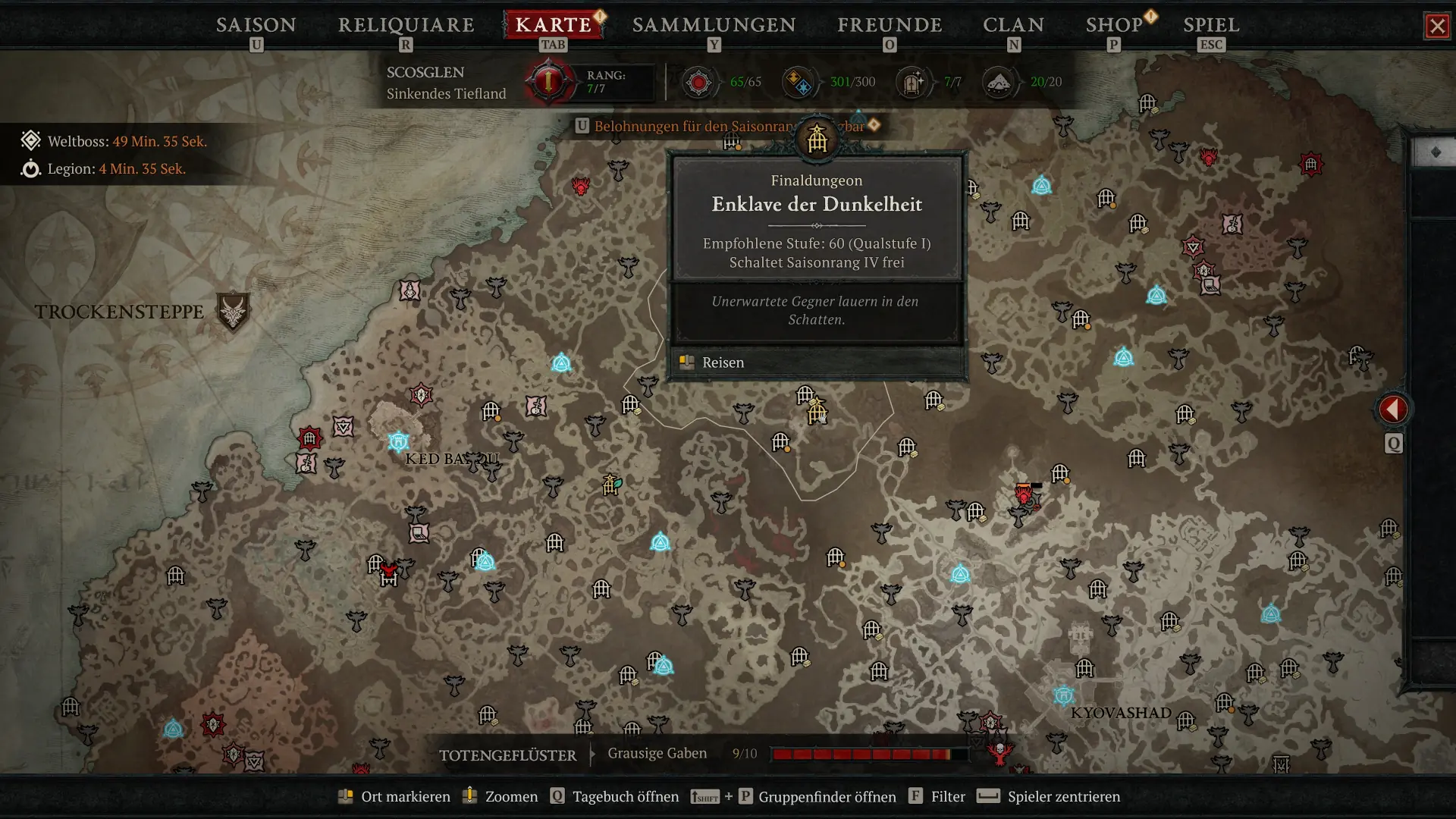Click the Legion event hourglass icon
Screen dimensions: 1456x819
coord(30,169)
